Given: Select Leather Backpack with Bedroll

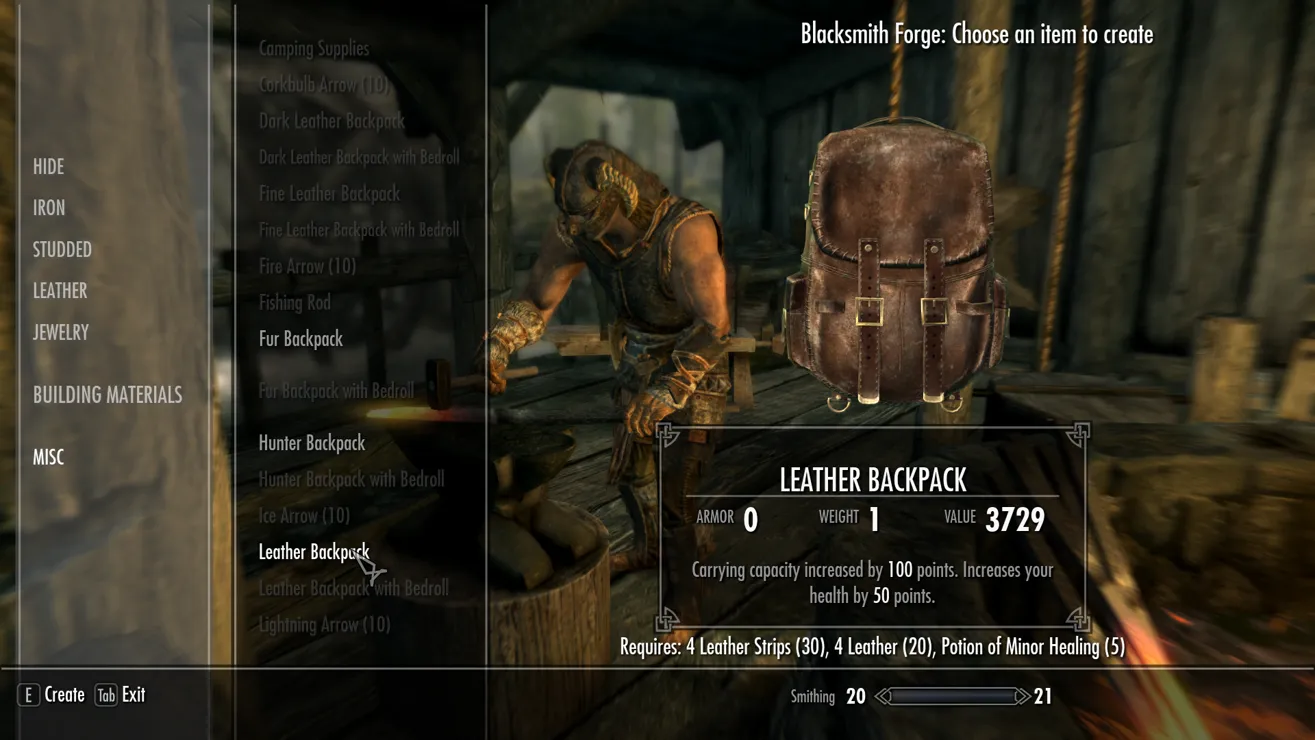Looking at the screenshot, I should pos(353,588).
